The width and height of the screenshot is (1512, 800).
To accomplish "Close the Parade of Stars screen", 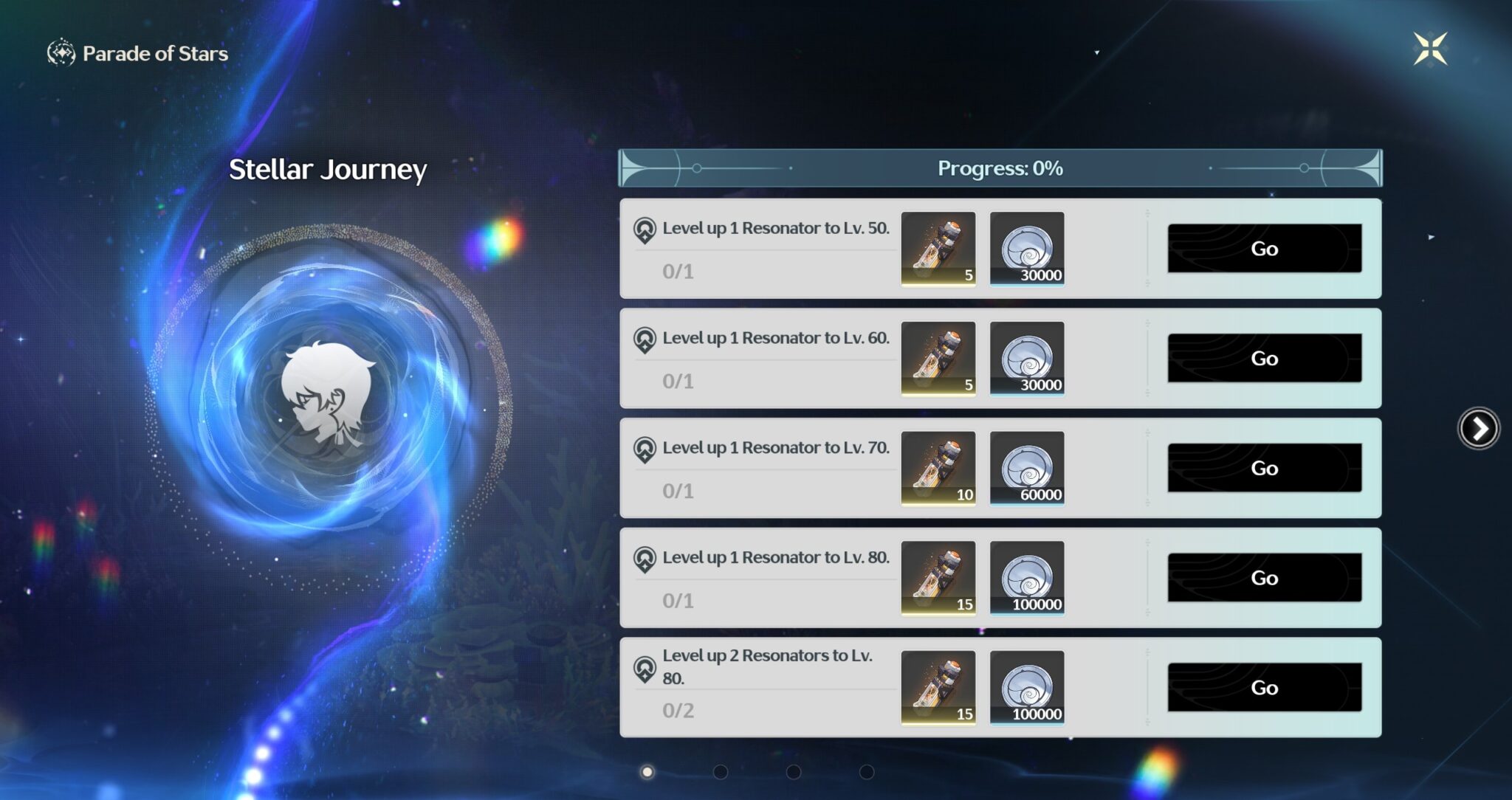I will pos(1430,49).
